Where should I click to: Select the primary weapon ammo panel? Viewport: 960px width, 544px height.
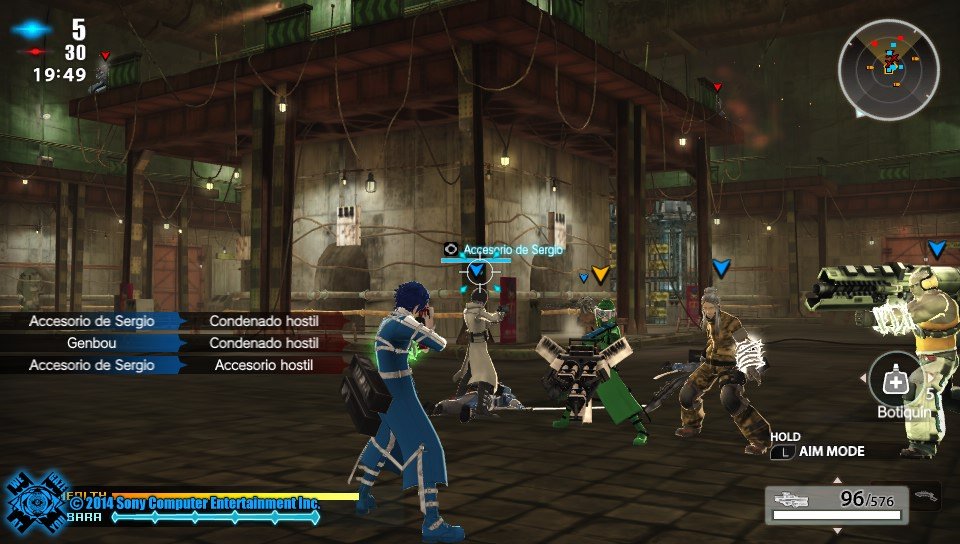(x=838, y=504)
